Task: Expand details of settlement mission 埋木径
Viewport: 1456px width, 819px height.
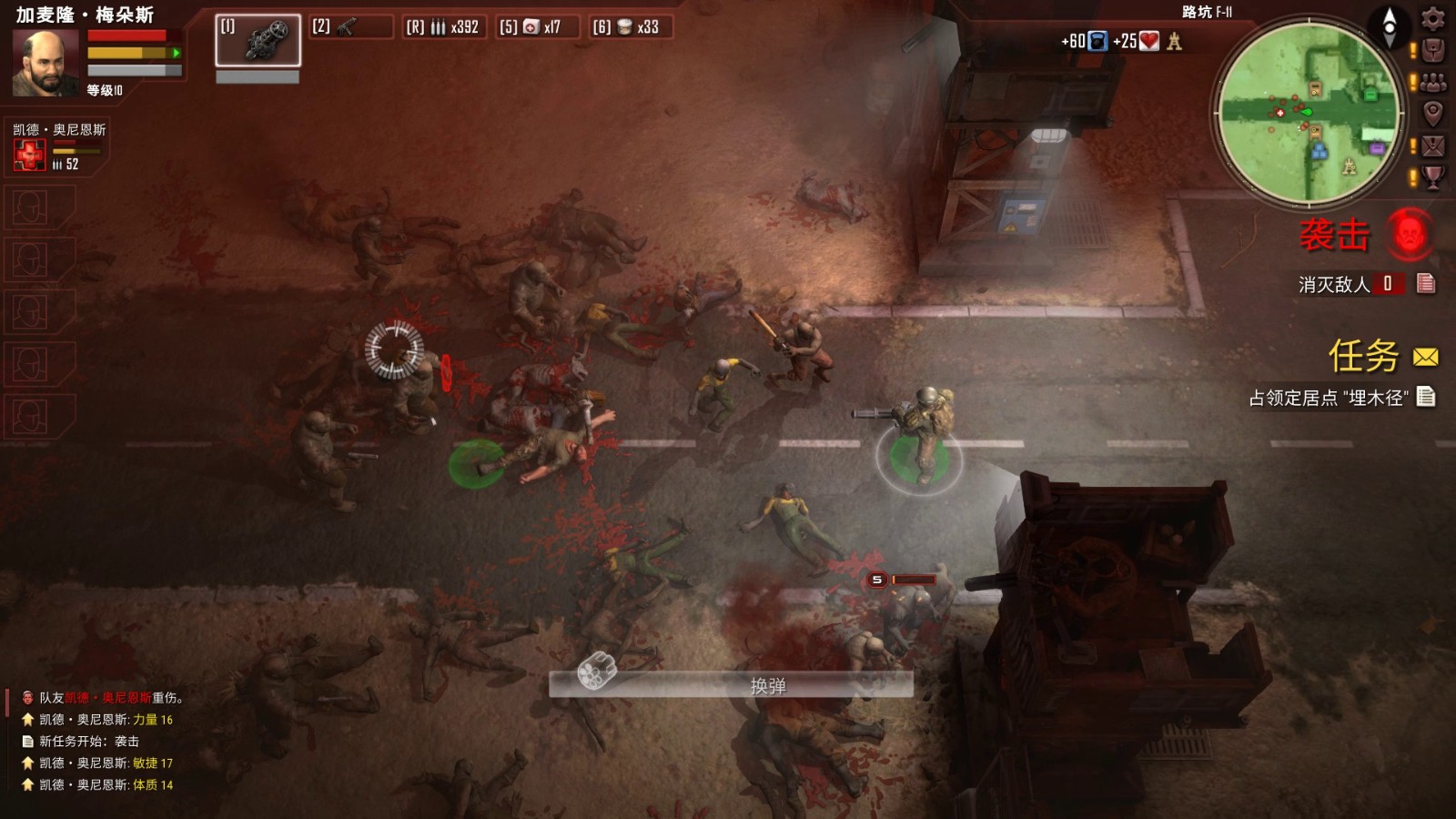Action: 1426,397
